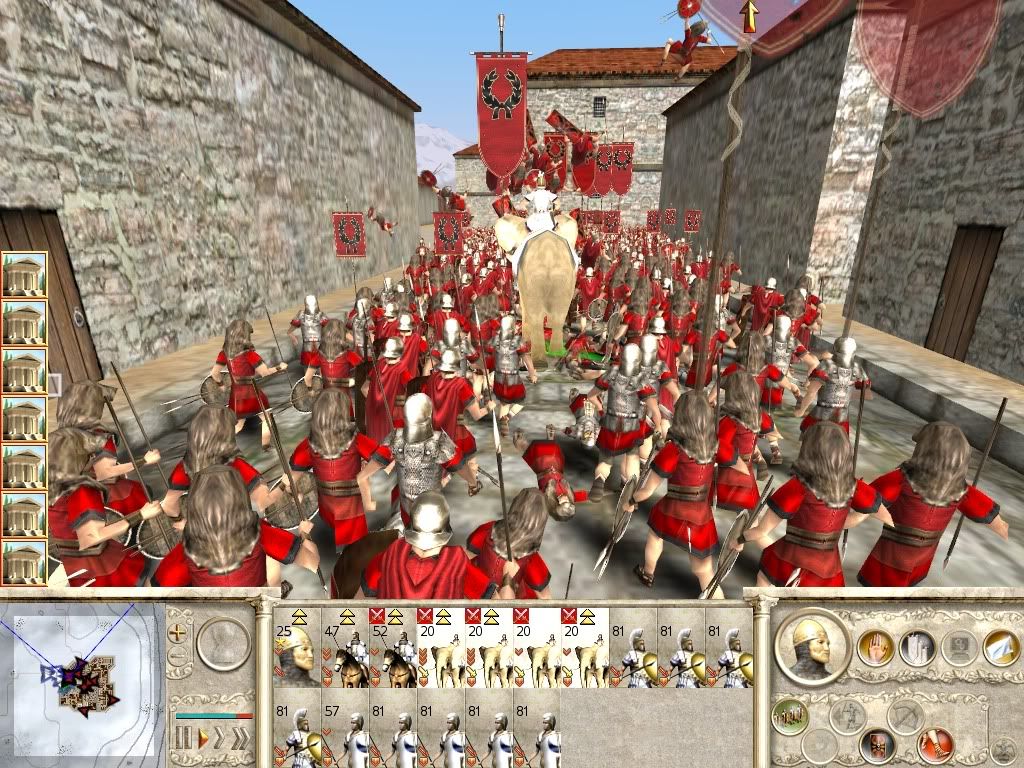Pause the battle

pyautogui.click(x=183, y=739)
